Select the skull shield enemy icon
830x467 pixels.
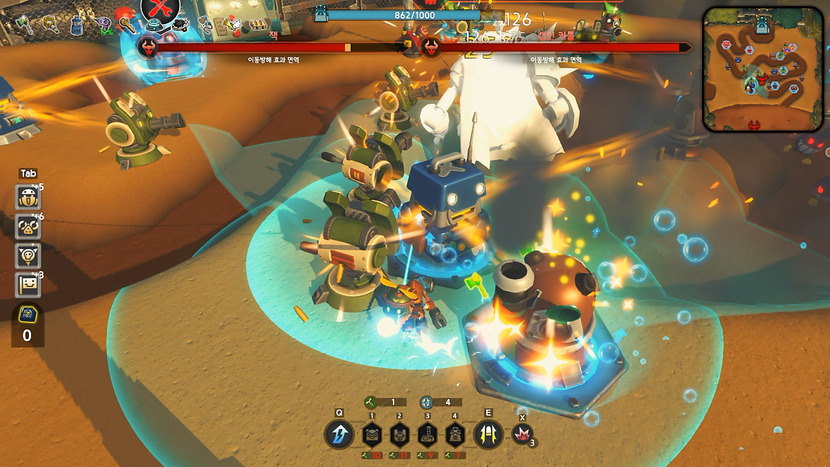[x=28, y=256]
